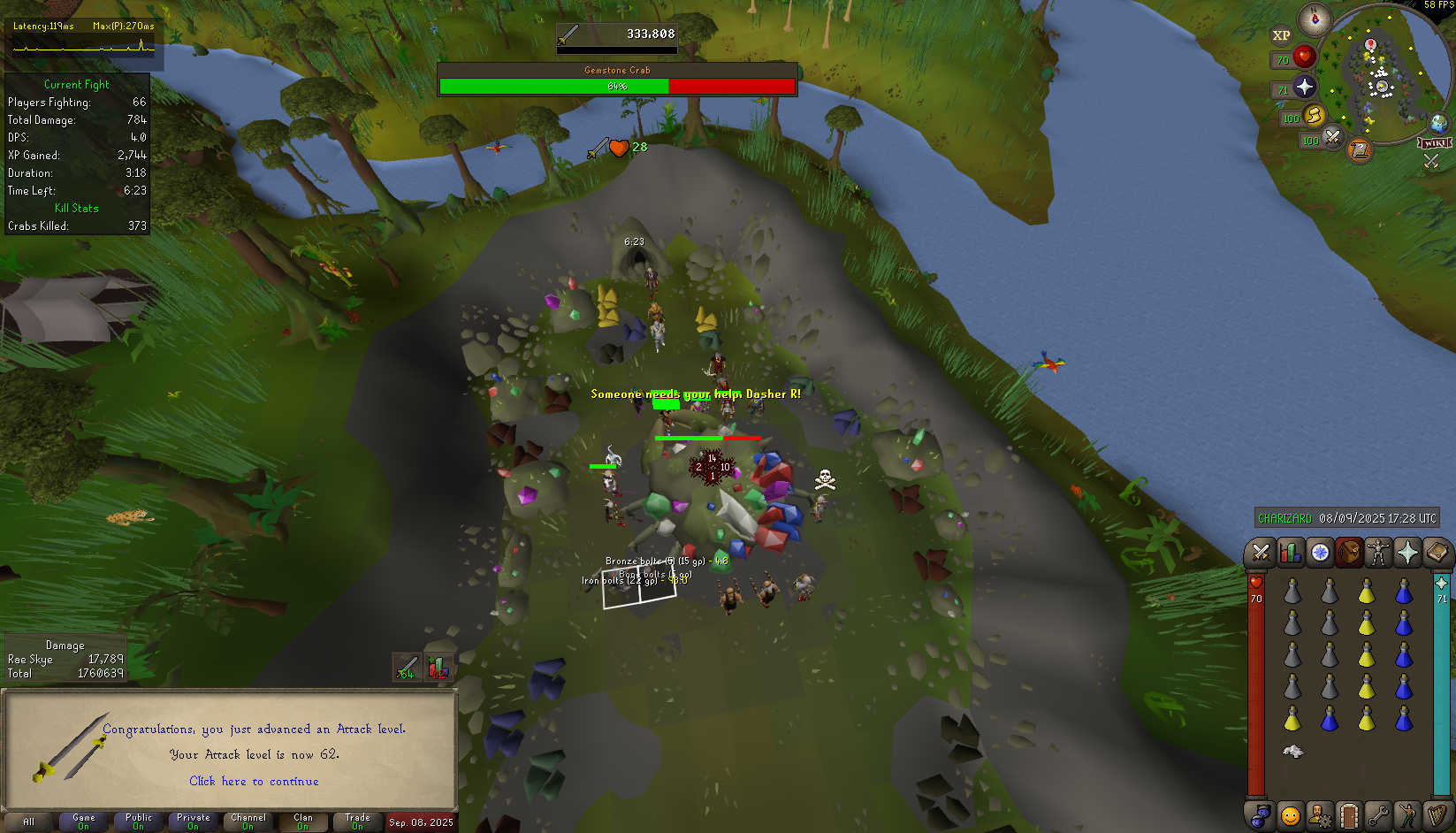Switch to the Clan chat tab
This screenshot has height=833, width=1456.
(303, 822)
